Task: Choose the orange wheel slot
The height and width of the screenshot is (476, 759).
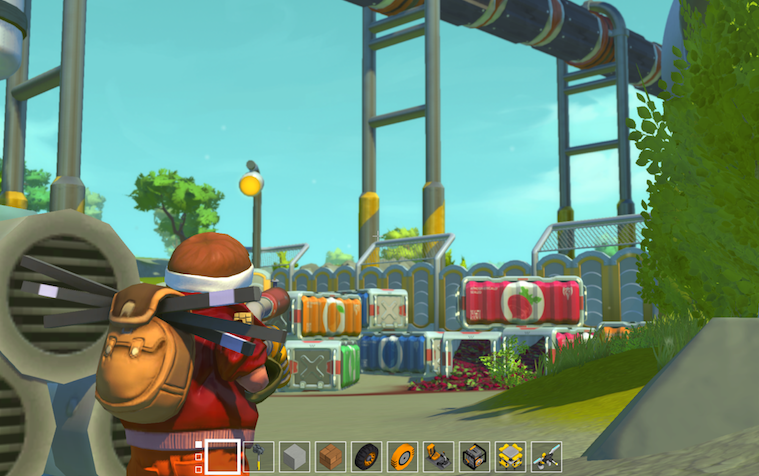Action: (403, 456)
